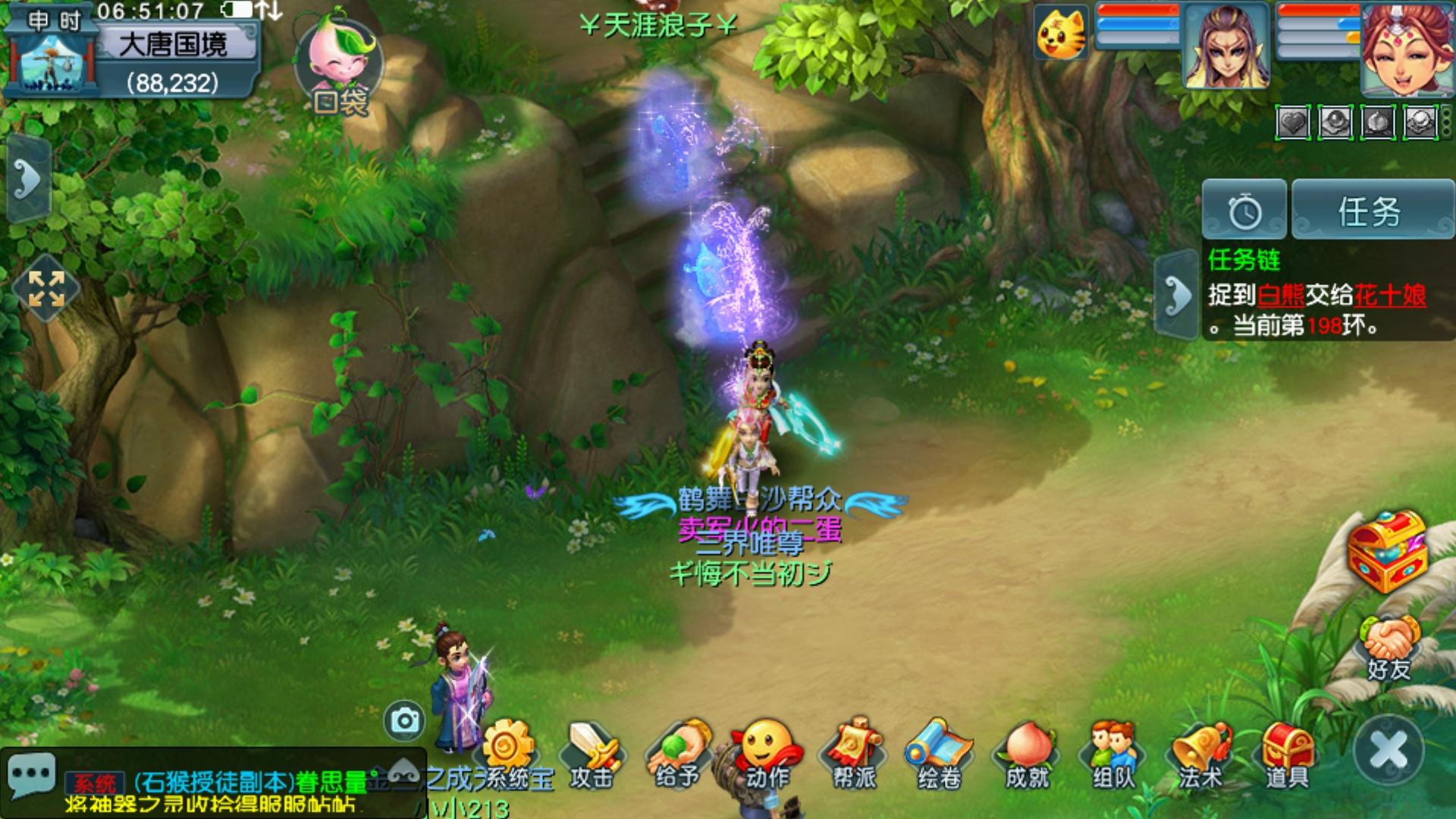Screen dimensions: 1456x819
Task: Open the 好友 friends list
Action: 1389,648
